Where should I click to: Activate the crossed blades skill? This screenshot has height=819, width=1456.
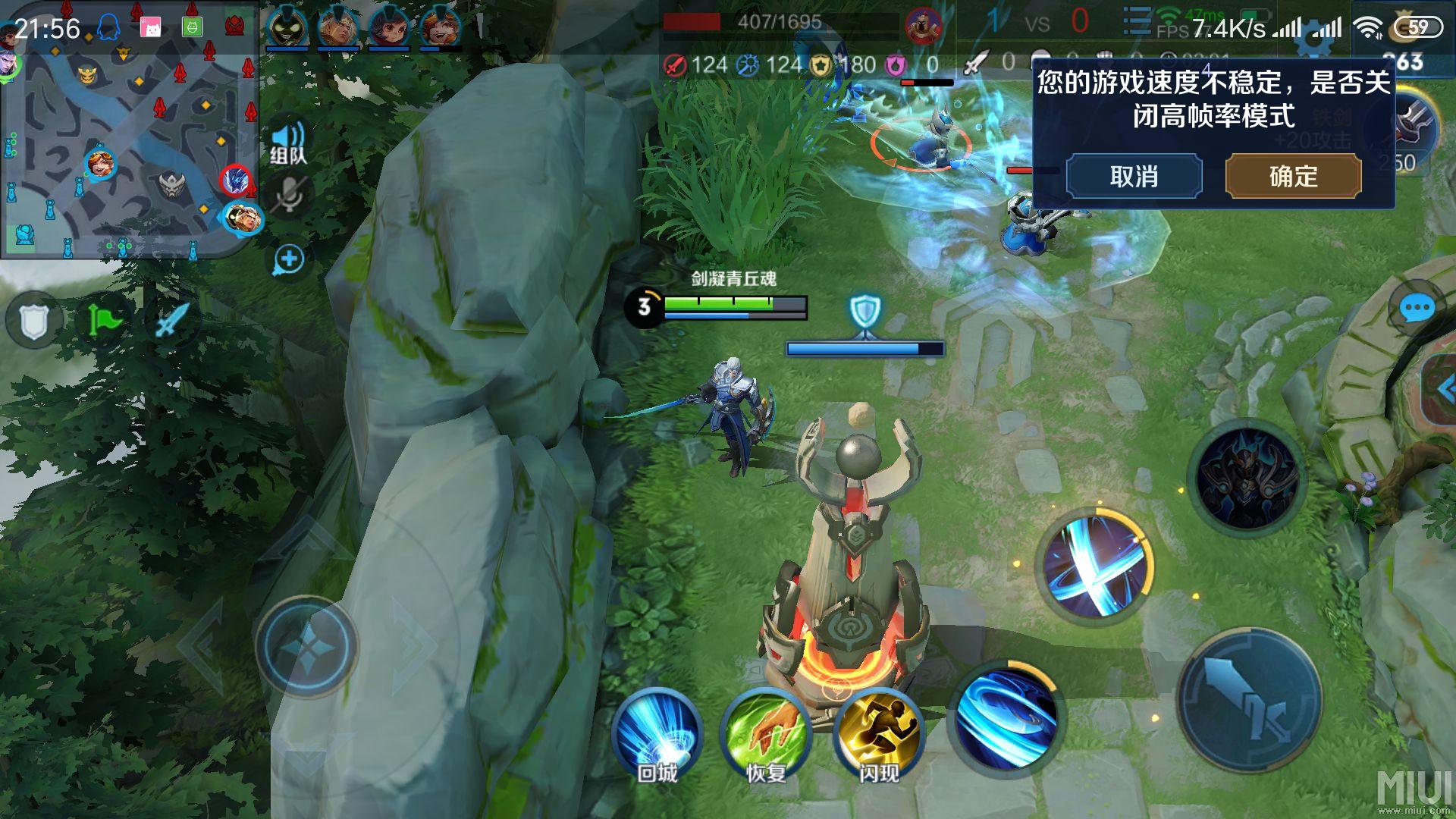1095,567
